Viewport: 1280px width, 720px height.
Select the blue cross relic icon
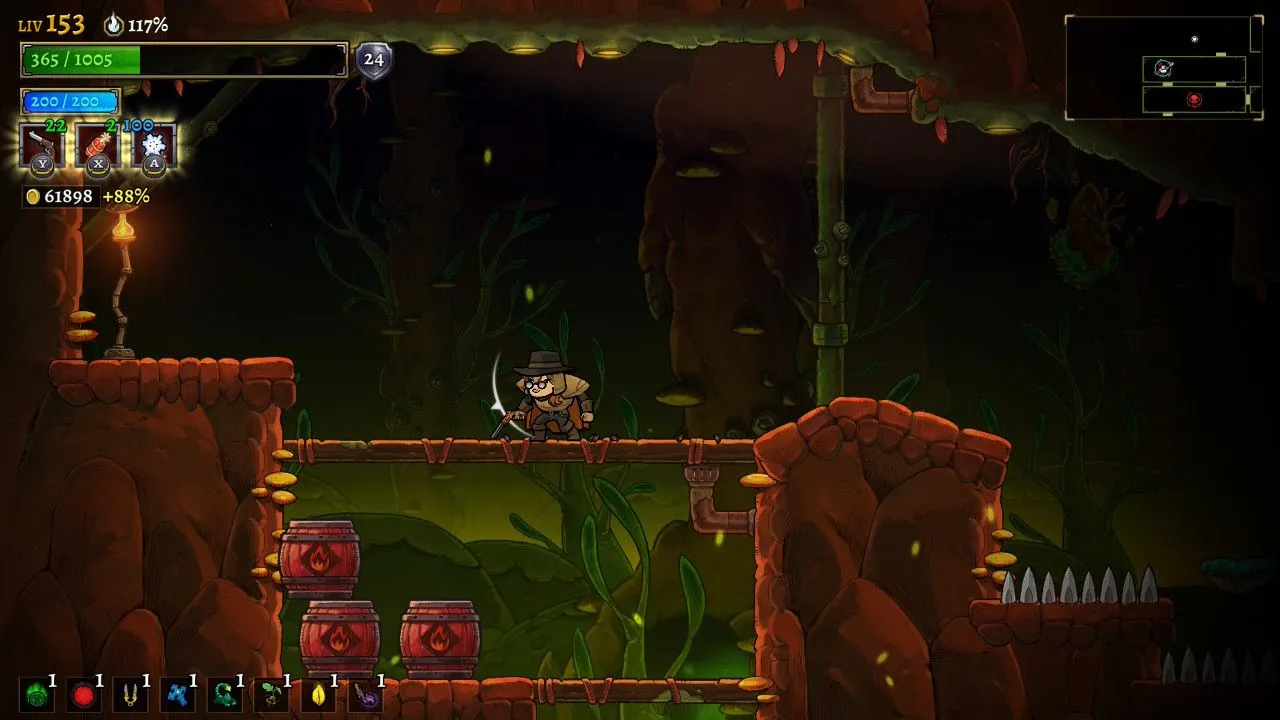click(x=178, y=694)
